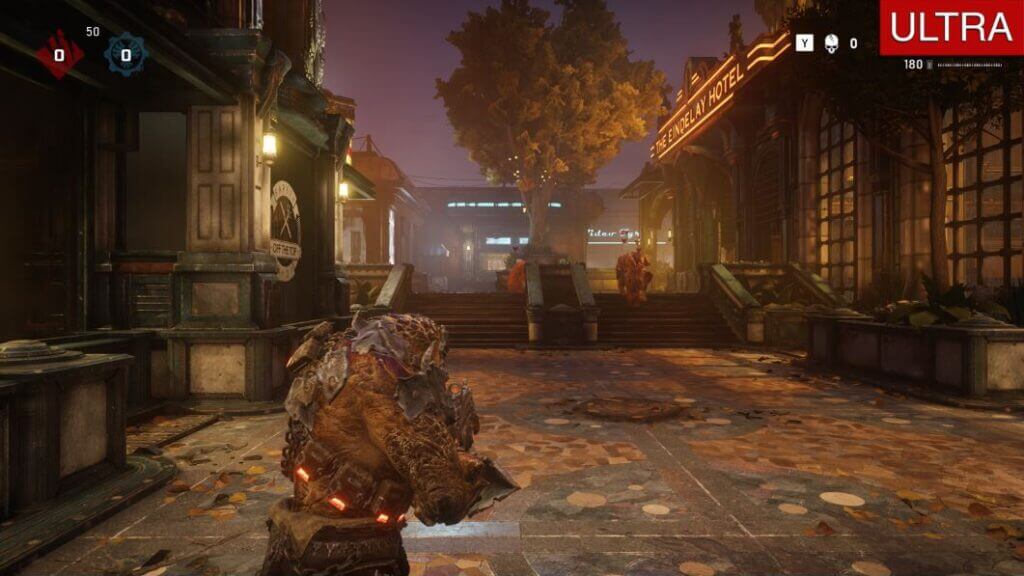This screenshot has width=1024, height=576.
Task: Select the skull icon in the HUD
Action: coord(831,43)
